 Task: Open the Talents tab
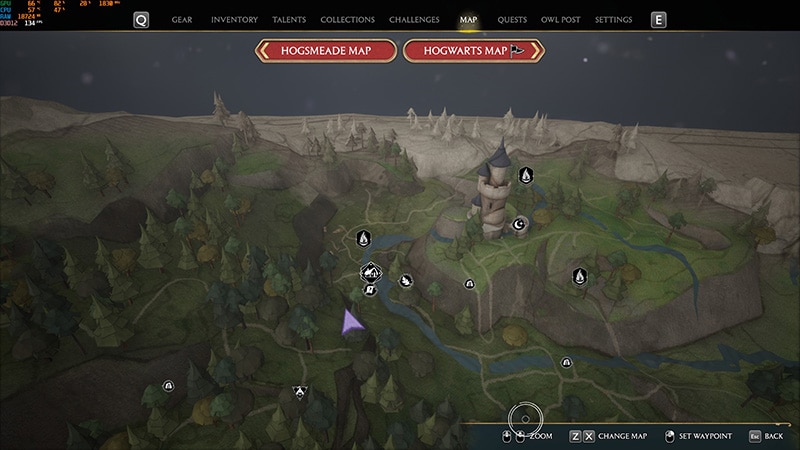(x=289, y=20)
